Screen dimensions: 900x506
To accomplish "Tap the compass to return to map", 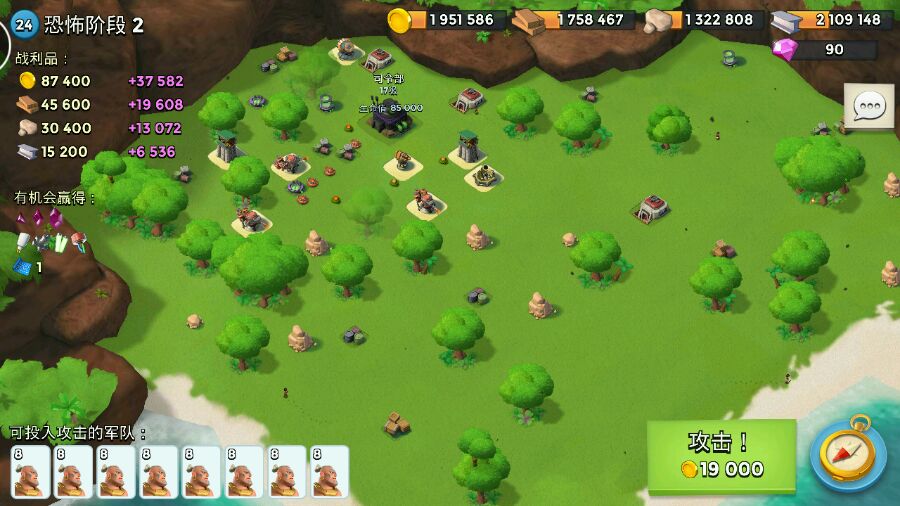I will 847,455.
